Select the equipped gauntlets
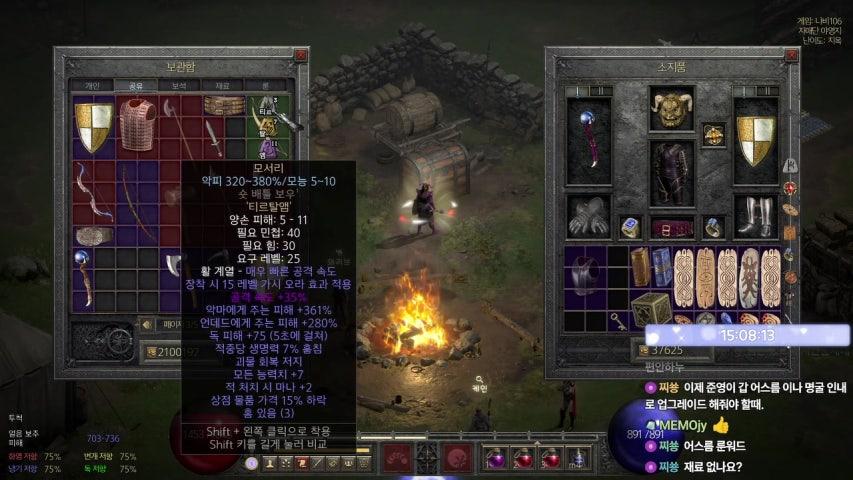Screen dimensions: 853x480 click(586, 215)
